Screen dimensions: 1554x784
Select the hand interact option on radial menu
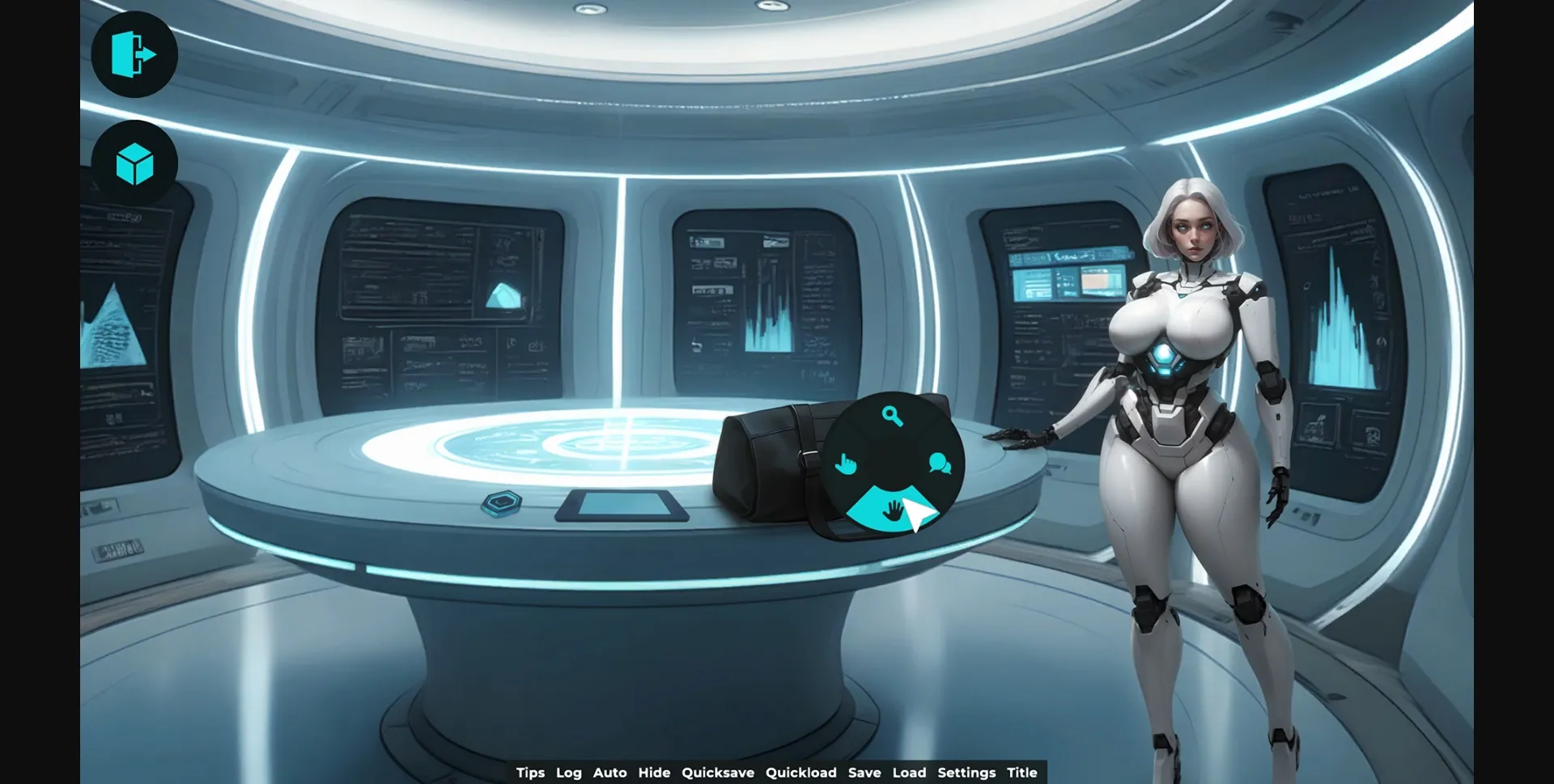click(x=847, y=464)
